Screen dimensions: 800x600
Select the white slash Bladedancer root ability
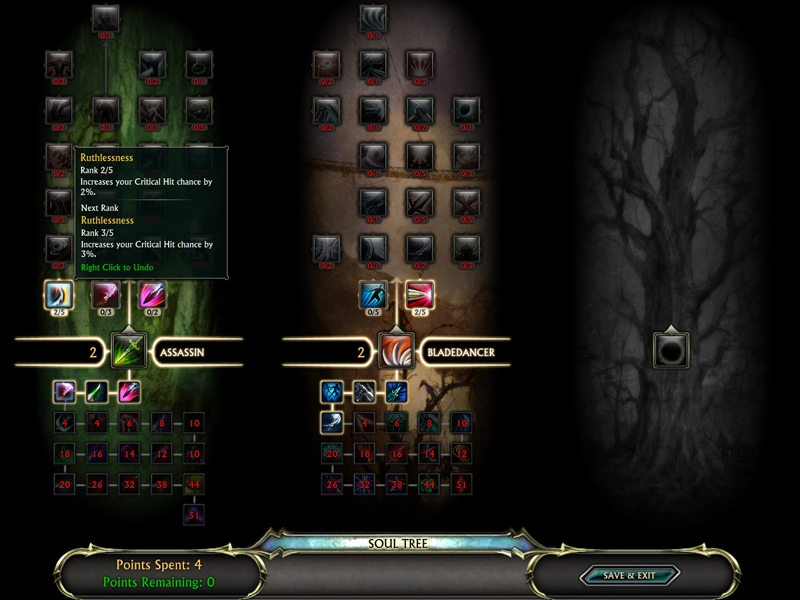(333, 422)
